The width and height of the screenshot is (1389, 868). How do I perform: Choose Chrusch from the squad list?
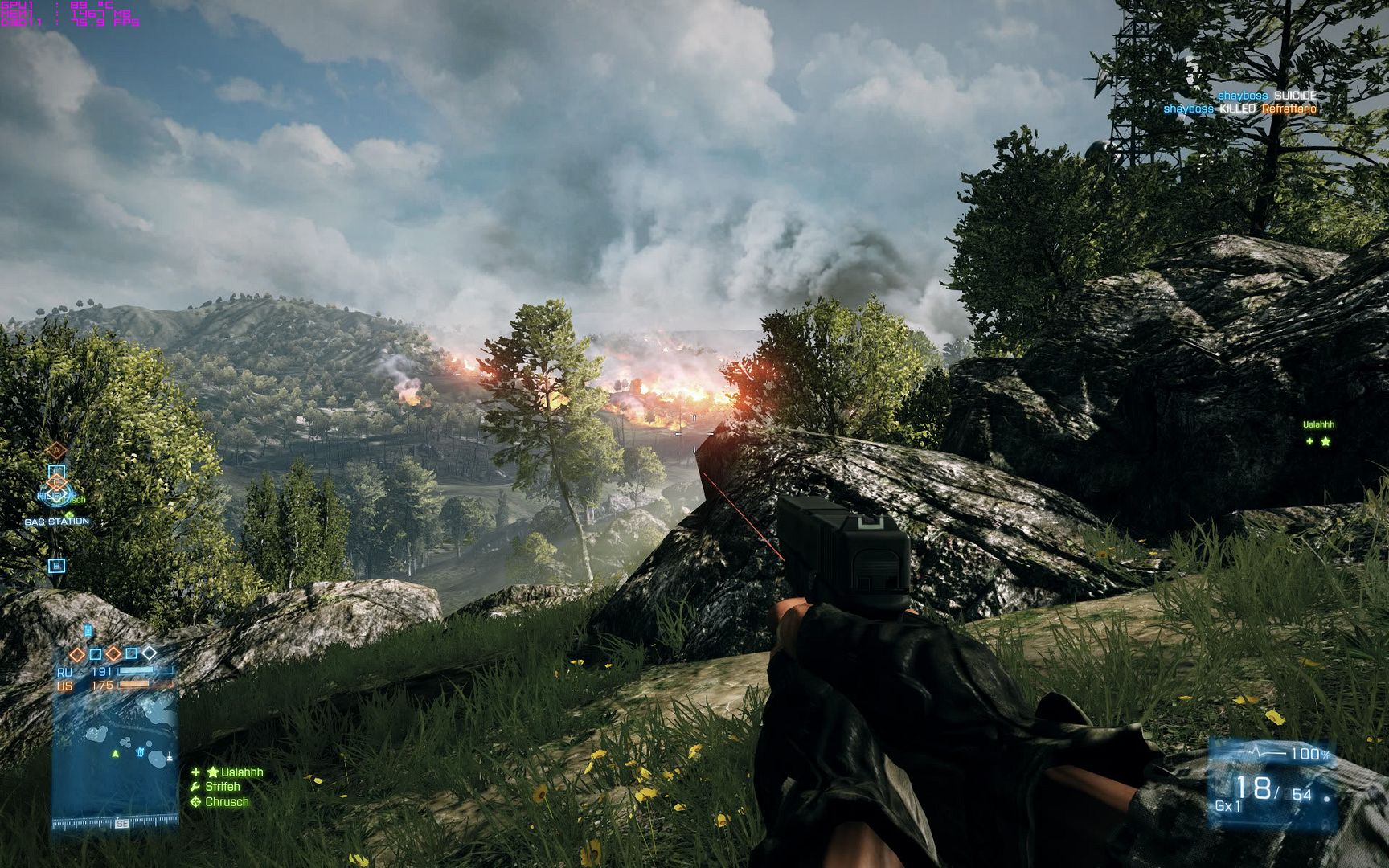(x=227, y=802)
